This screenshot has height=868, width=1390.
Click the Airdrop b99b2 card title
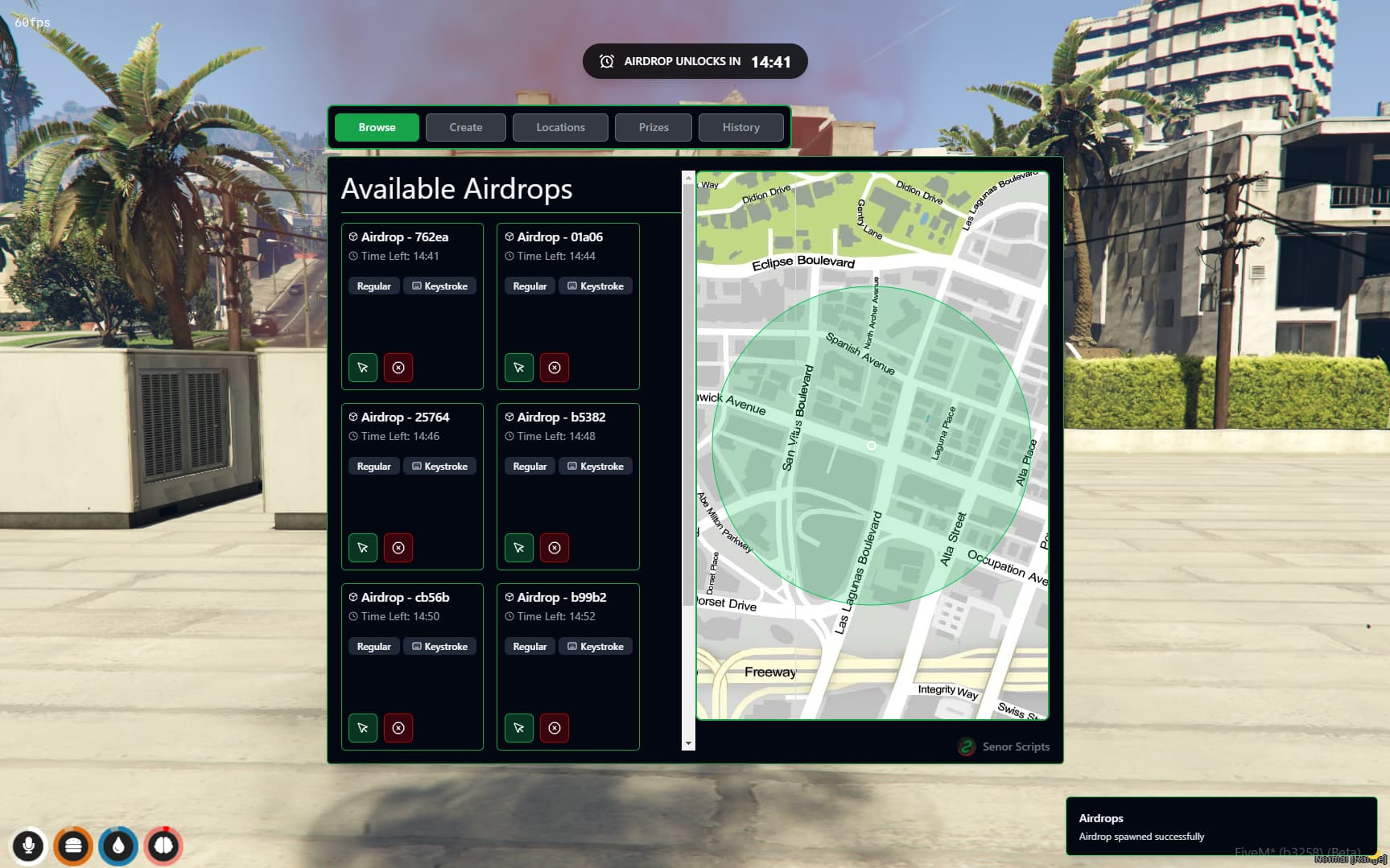point(561,597)
